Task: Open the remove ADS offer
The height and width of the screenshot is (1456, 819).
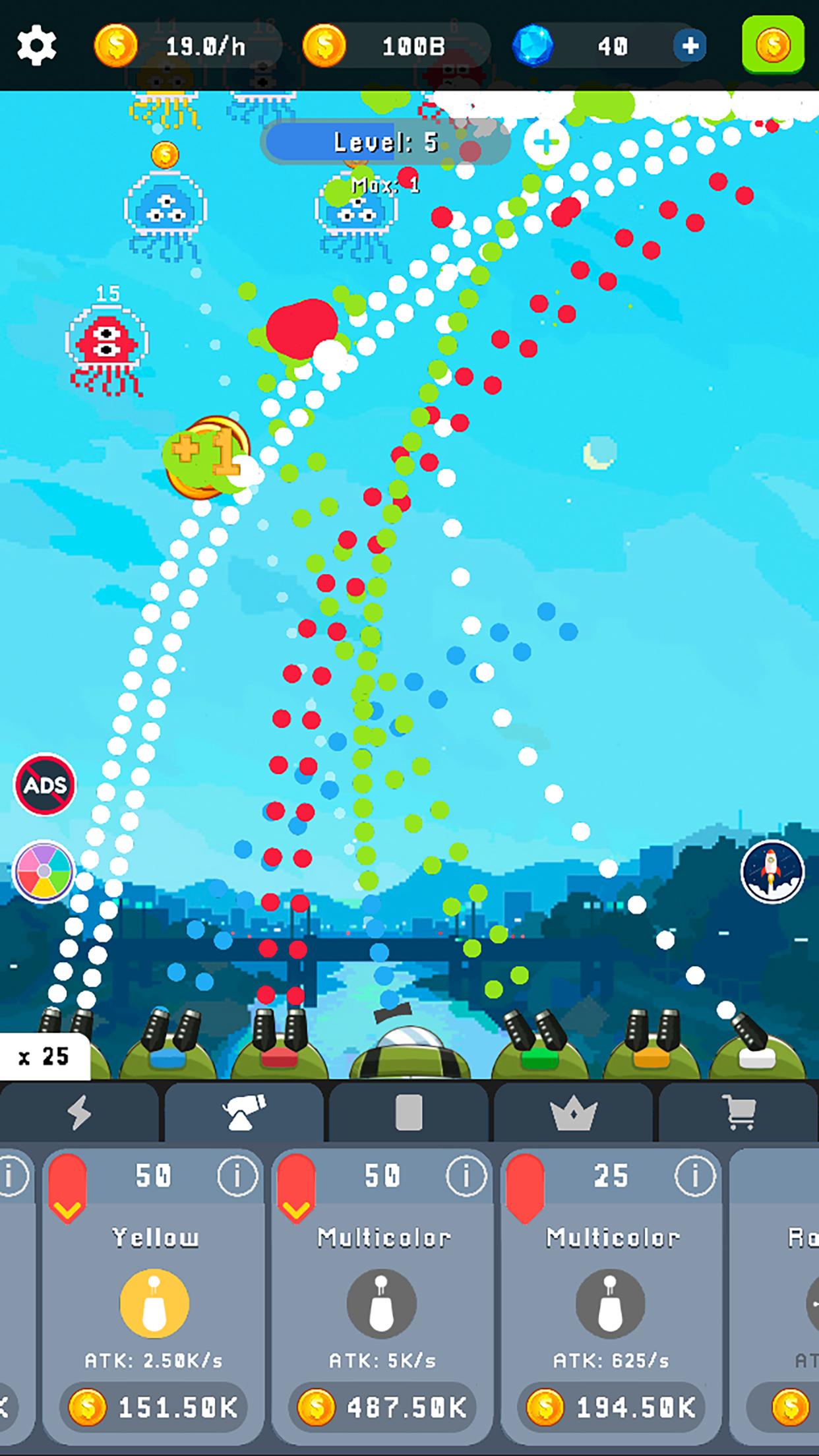Action: point(45,785)
